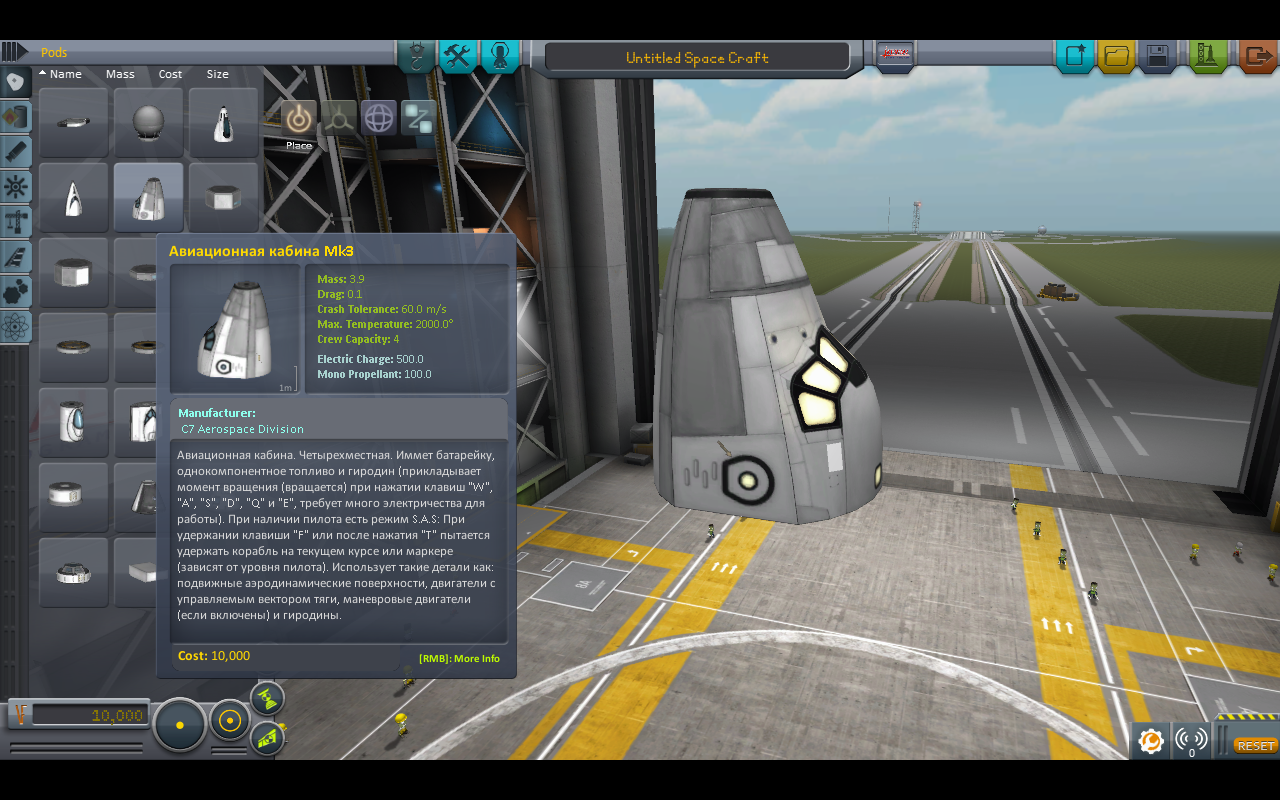Switch to the Crew tab with the Kerbal icon
Screen dimensions: 1280x800
click(x=499, y=56)
